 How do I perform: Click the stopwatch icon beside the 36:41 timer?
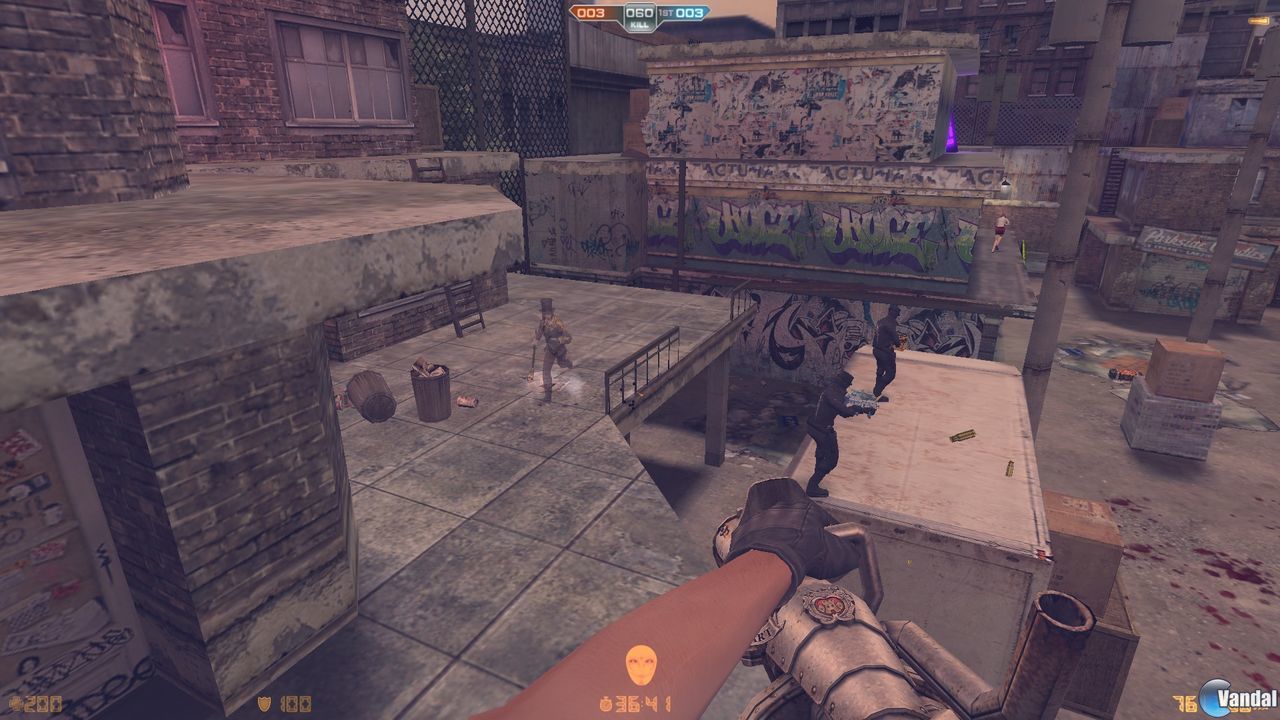click(x=606, y=703)
